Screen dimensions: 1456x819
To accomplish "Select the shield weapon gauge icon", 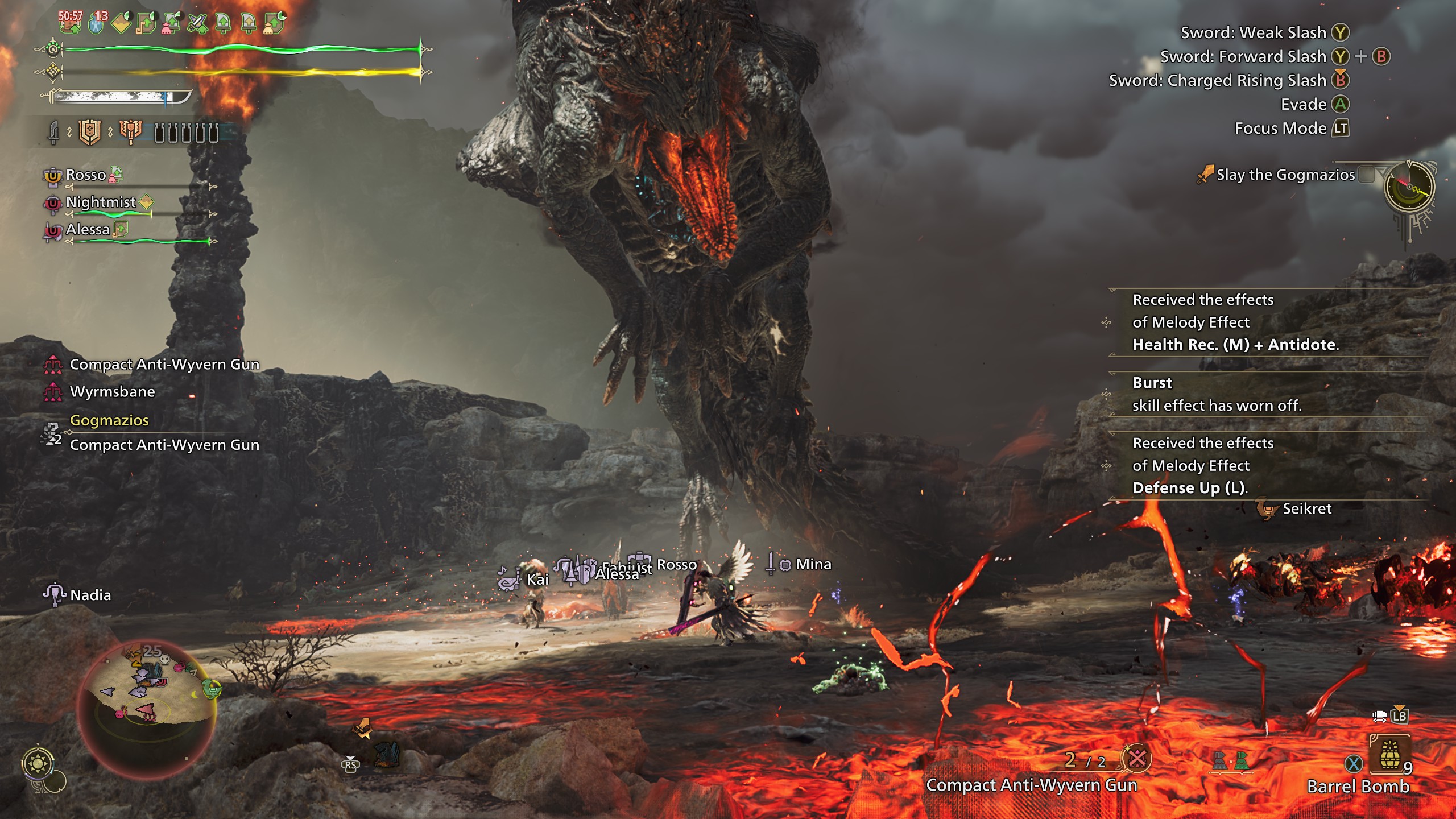I will click(x=89, y=133).
